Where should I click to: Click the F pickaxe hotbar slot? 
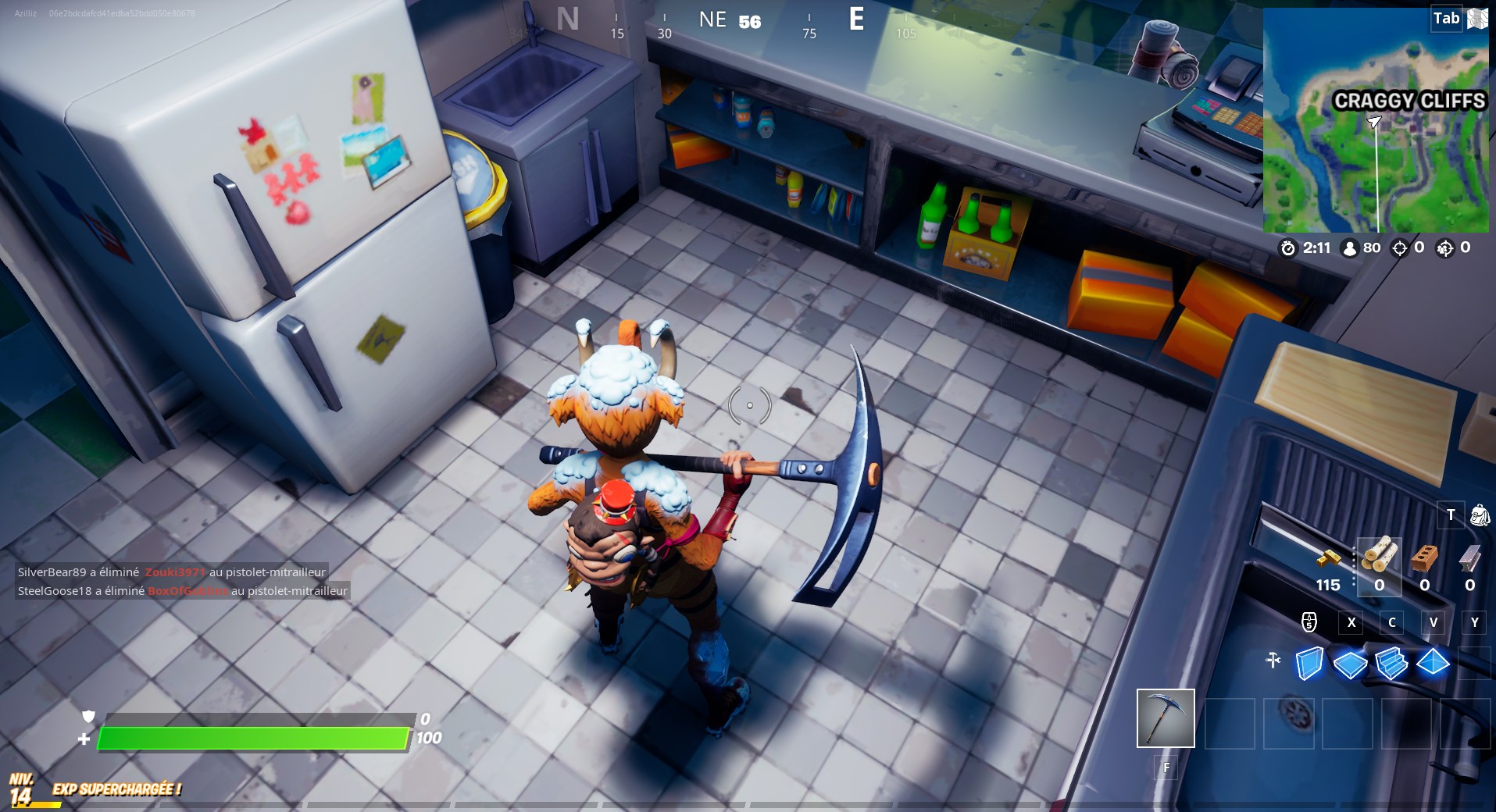point(1165,719)
